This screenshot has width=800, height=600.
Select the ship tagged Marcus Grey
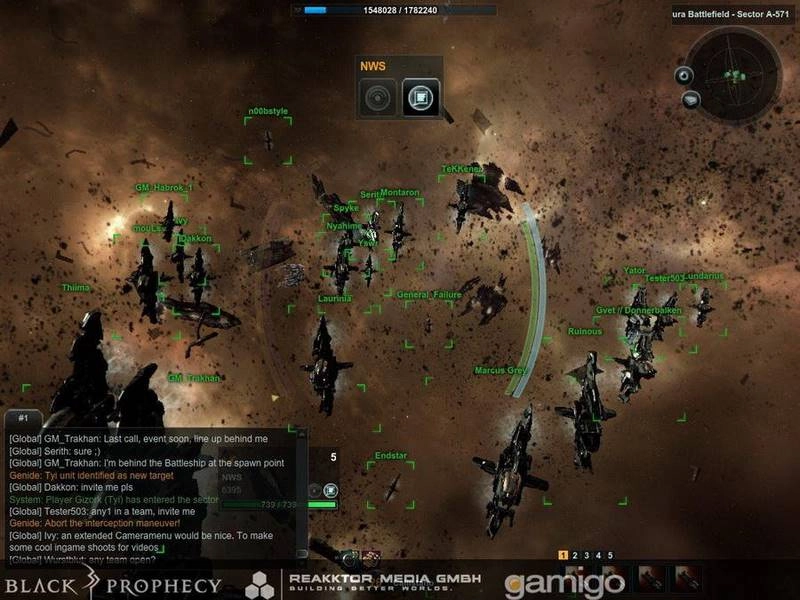tap(500, 370)
